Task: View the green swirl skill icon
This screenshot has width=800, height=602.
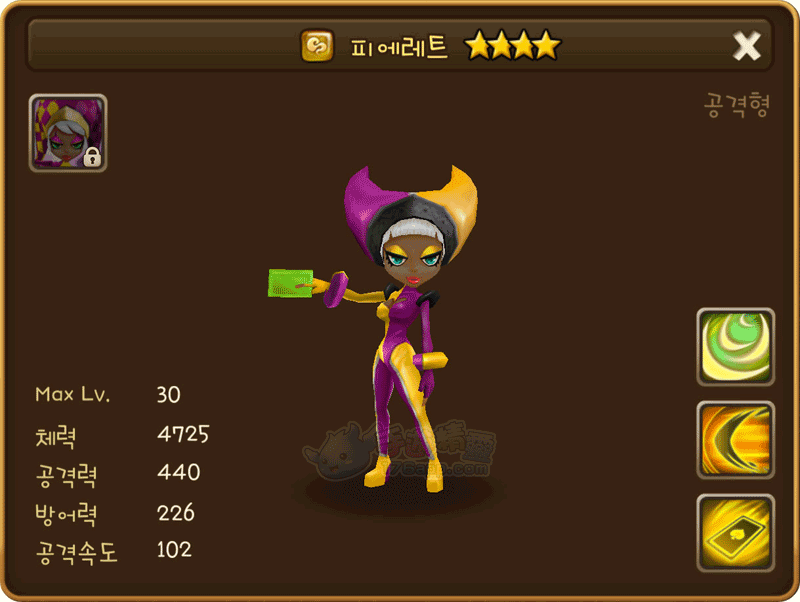Action: 735,347
